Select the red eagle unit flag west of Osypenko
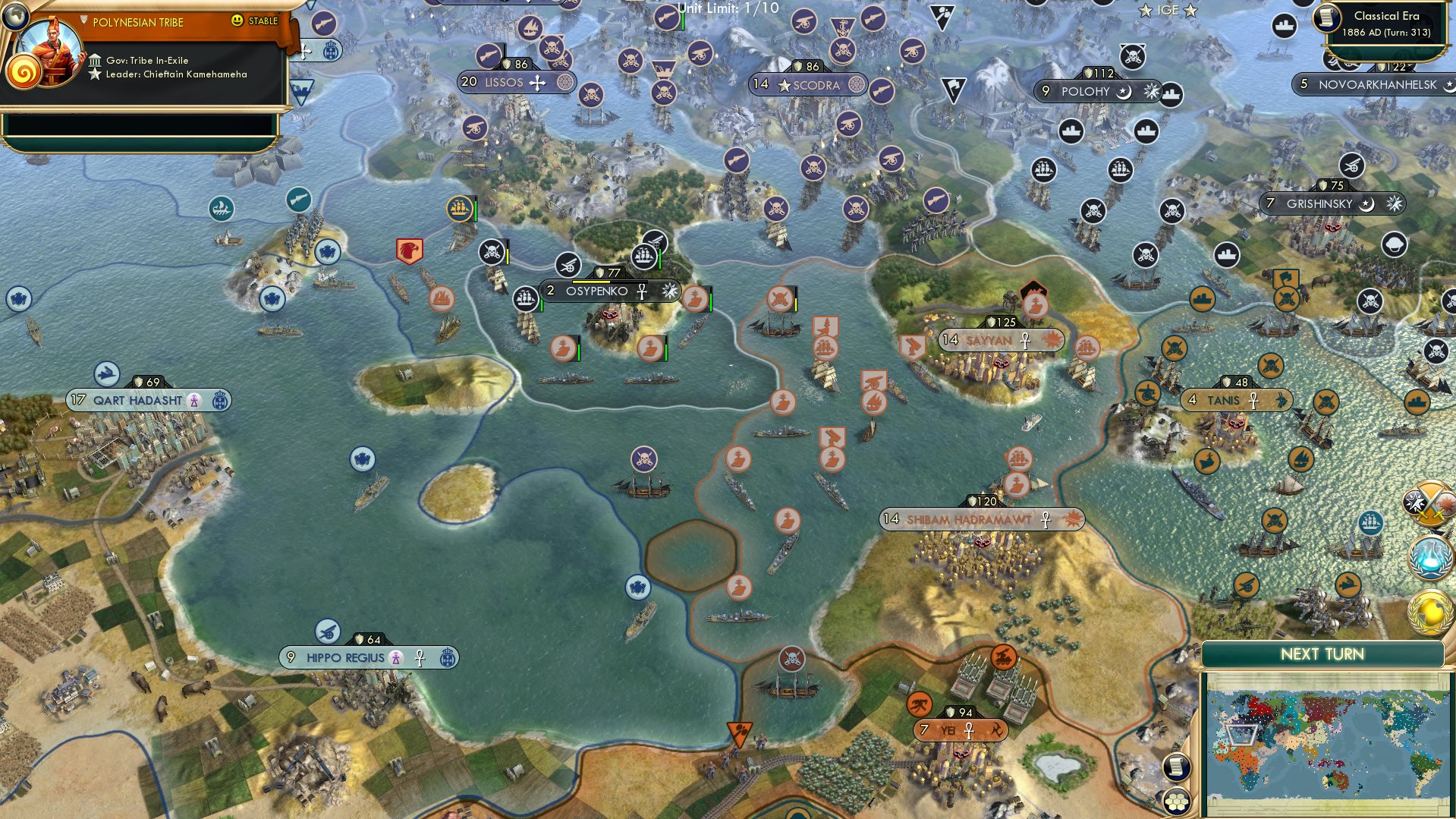This screenshot has width=1456, height=819. point(408,250)
